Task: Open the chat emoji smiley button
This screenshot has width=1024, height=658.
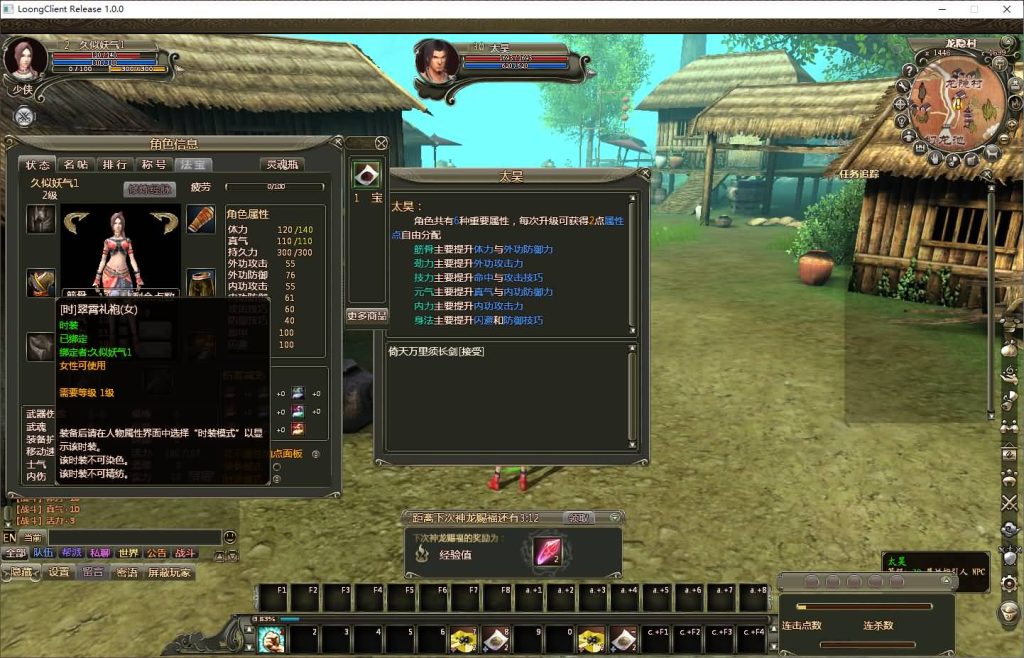Action: click(230, 538)
